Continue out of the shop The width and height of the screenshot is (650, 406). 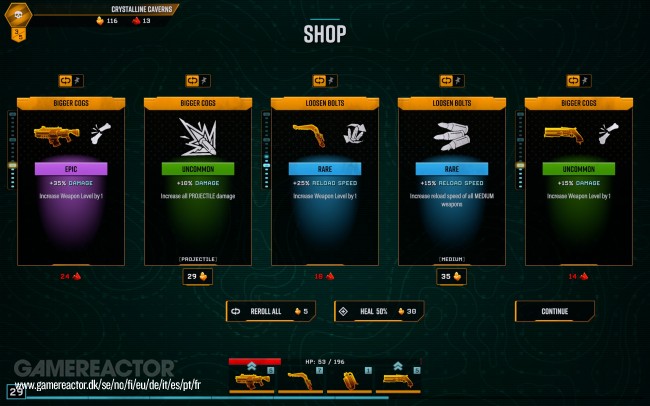pos(555,311)
